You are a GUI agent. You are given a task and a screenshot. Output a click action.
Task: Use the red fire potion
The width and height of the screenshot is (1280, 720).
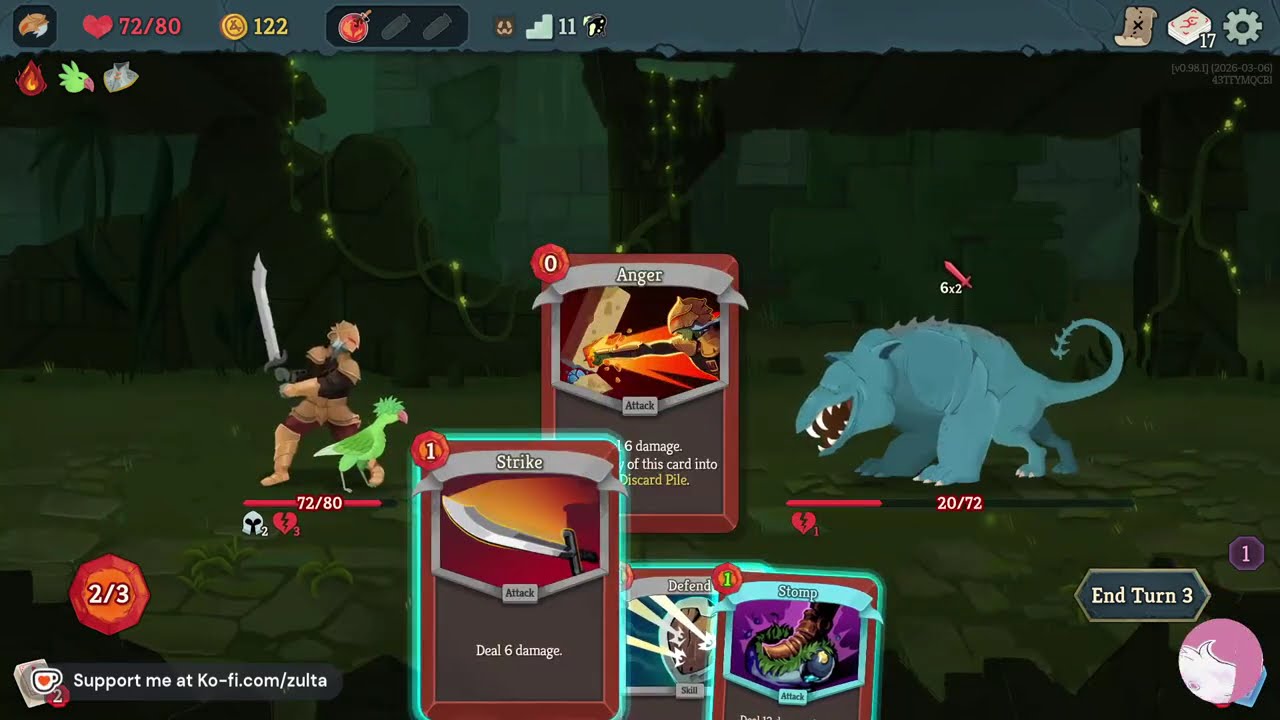point(354,27)
